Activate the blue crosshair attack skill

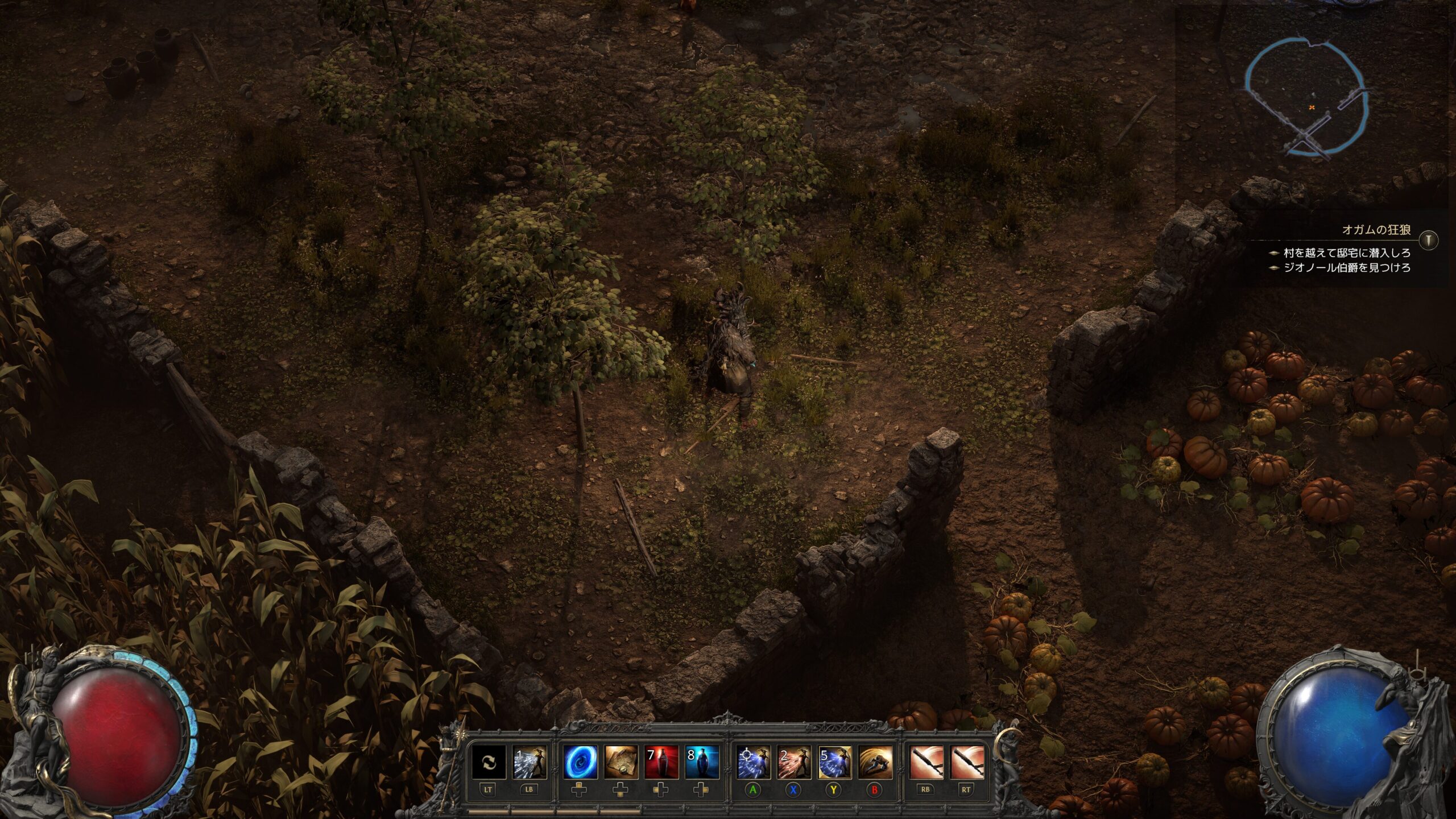pyautogui.click(x=754, y=763)
